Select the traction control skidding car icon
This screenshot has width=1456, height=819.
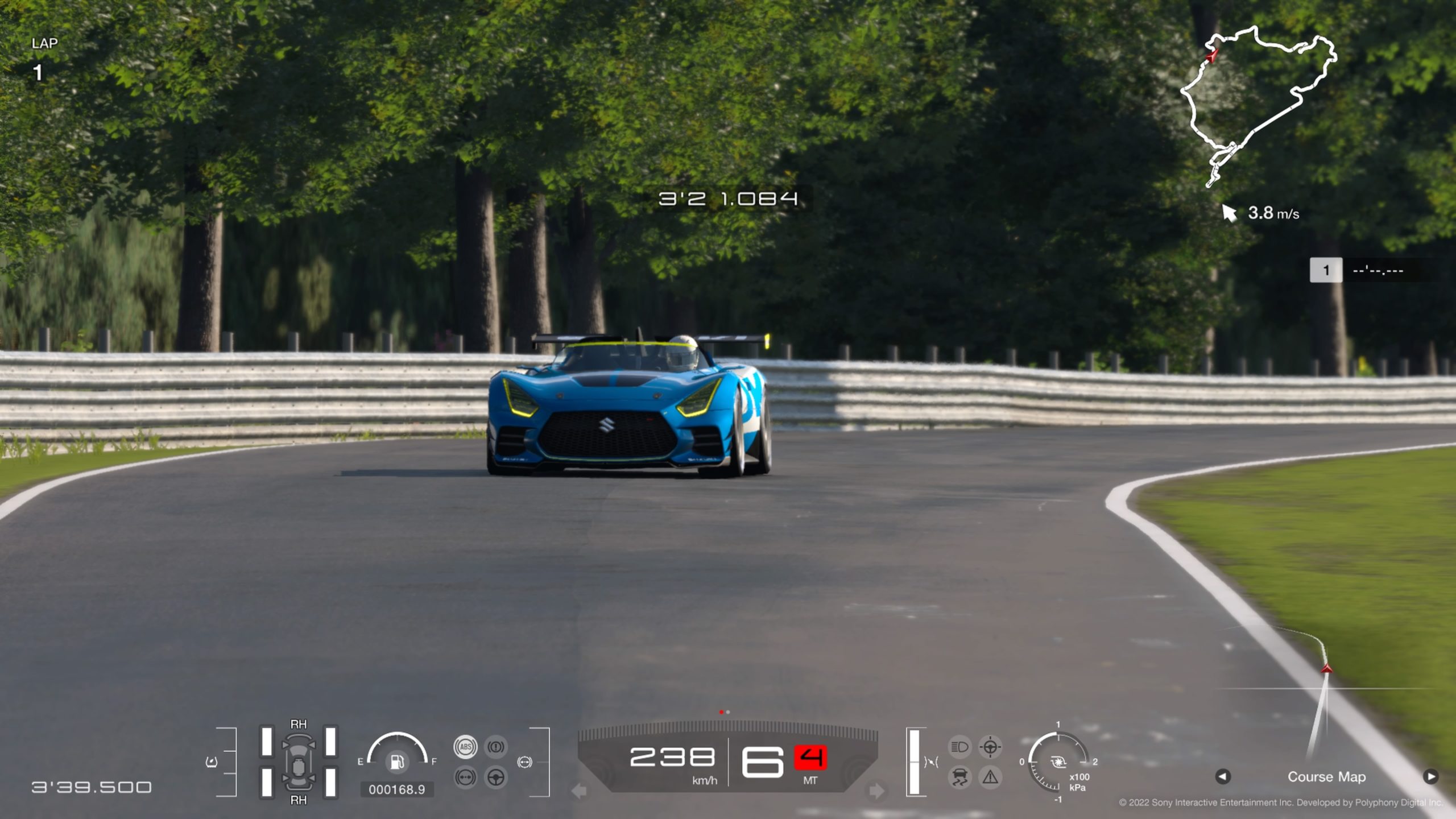[x=960, y=777]
